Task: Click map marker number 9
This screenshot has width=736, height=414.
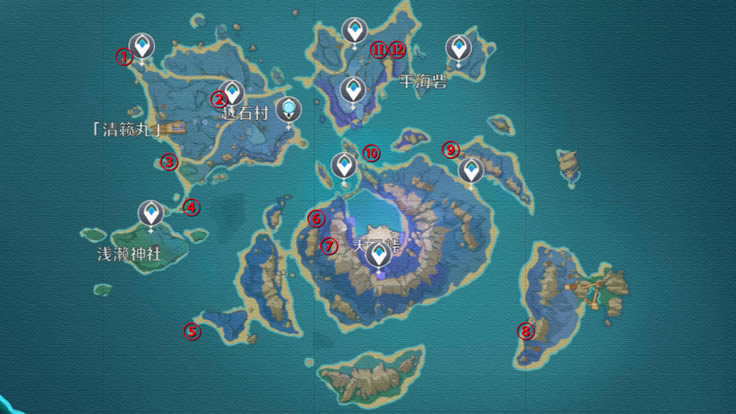Action: tap(451, 150)
